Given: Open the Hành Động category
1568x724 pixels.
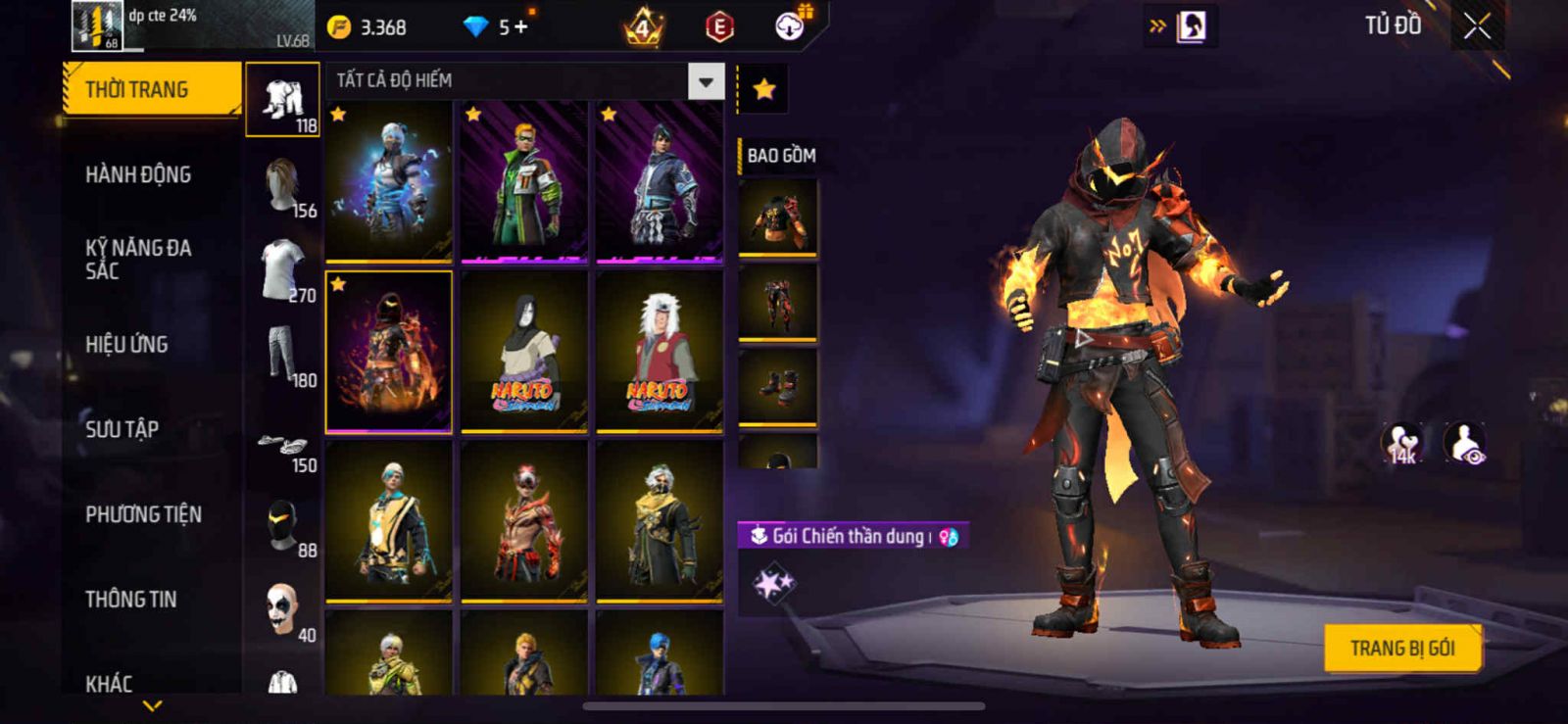Looking at the screenshot, I should point(139,175).
